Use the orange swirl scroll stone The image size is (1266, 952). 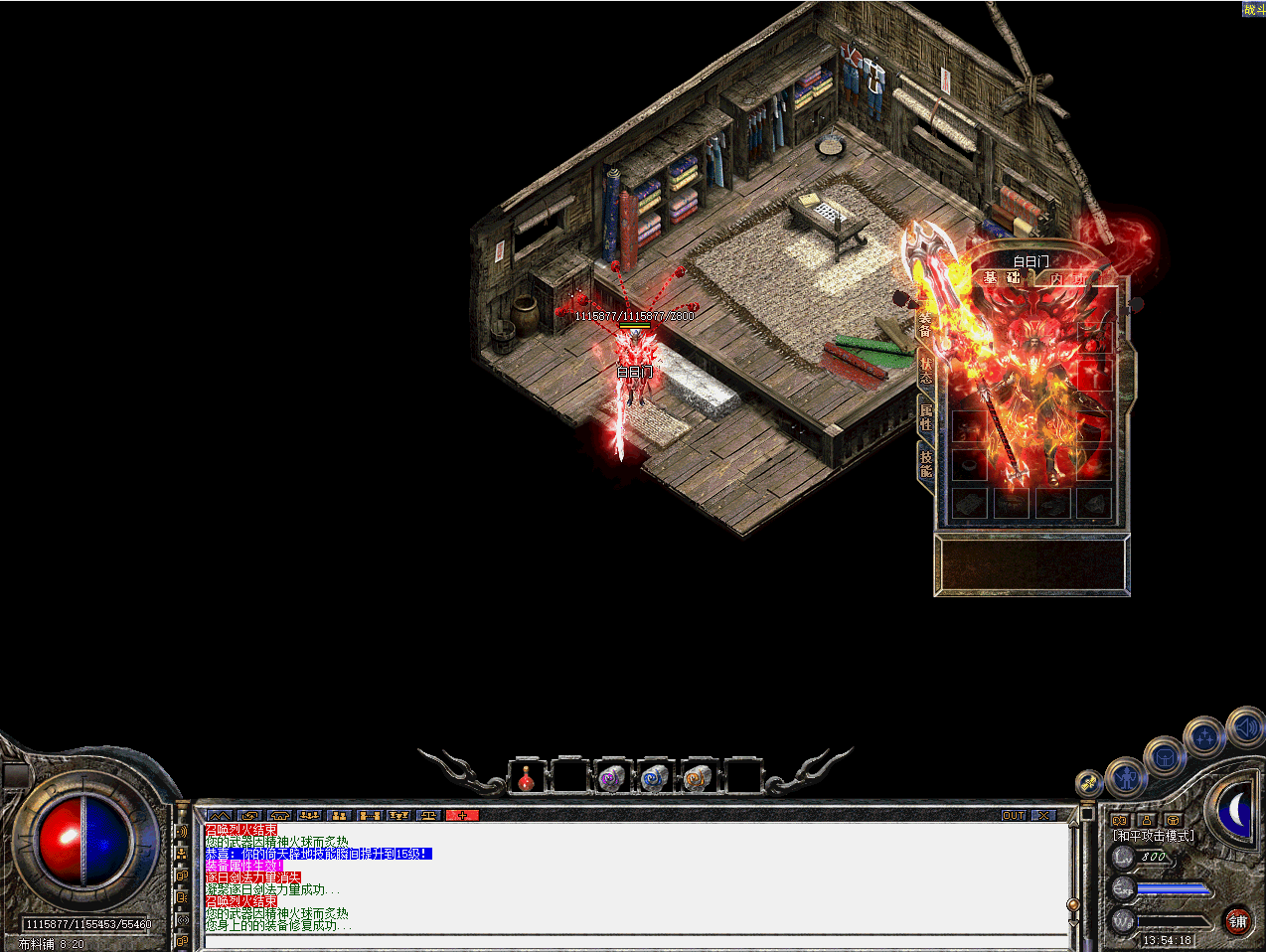coord(697,778)
